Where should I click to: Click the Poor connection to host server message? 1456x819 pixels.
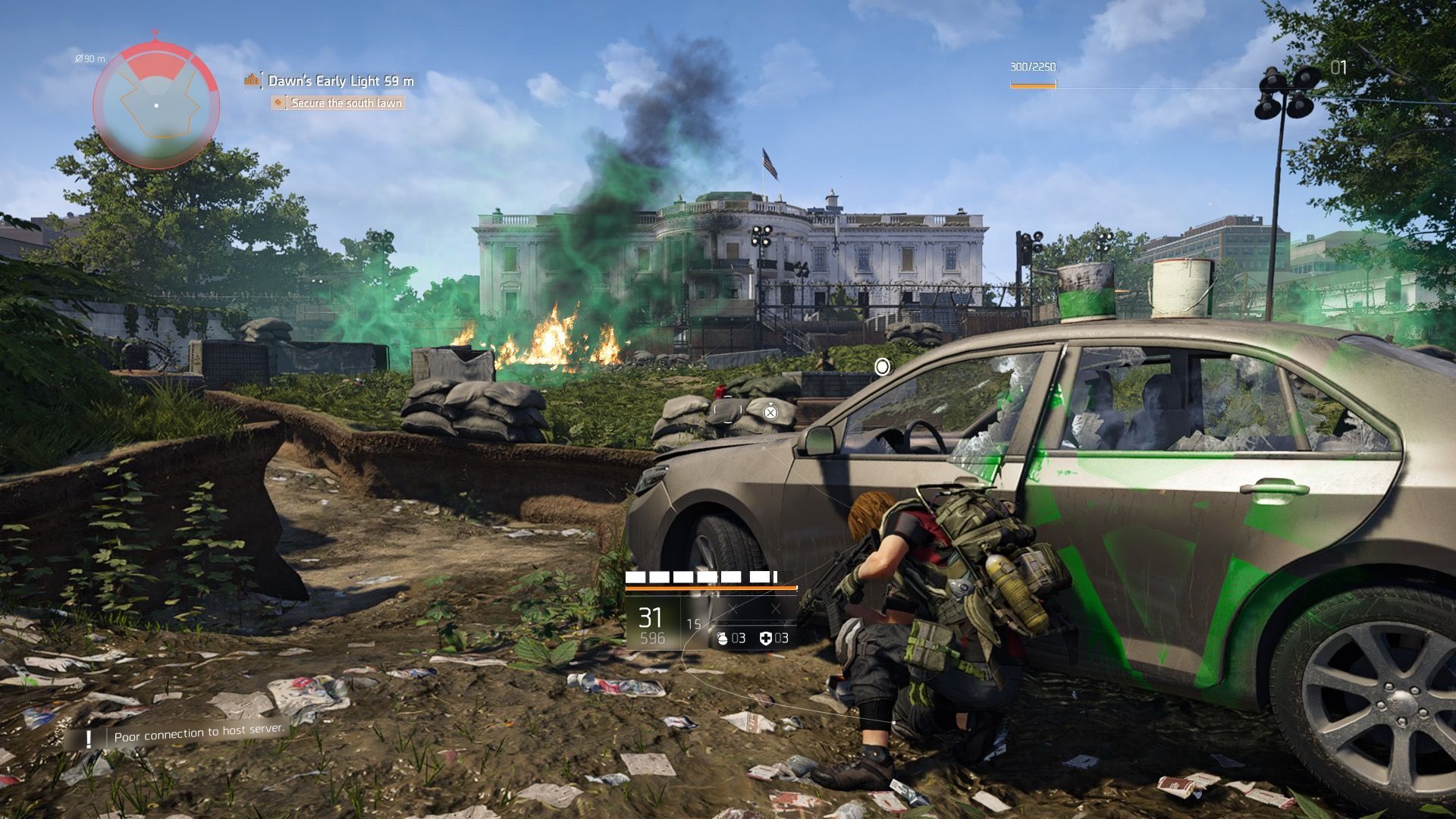198,736
